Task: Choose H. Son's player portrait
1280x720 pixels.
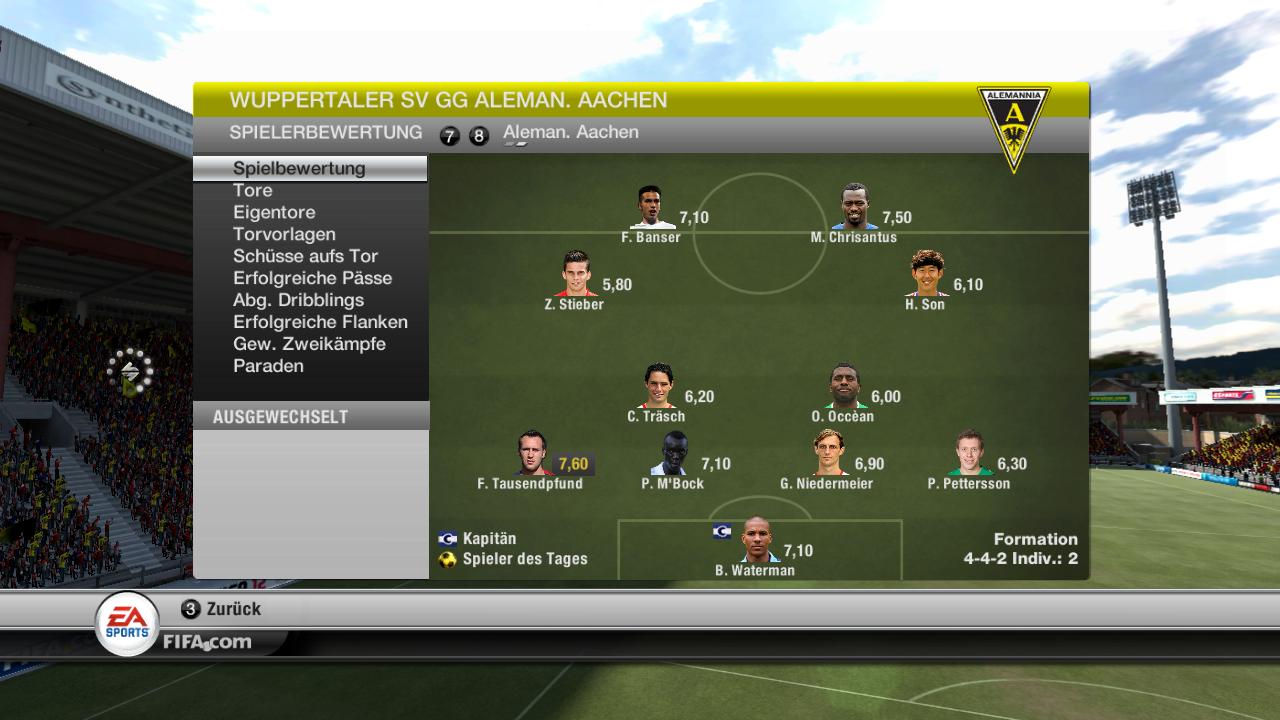Action: pos(927,275)
